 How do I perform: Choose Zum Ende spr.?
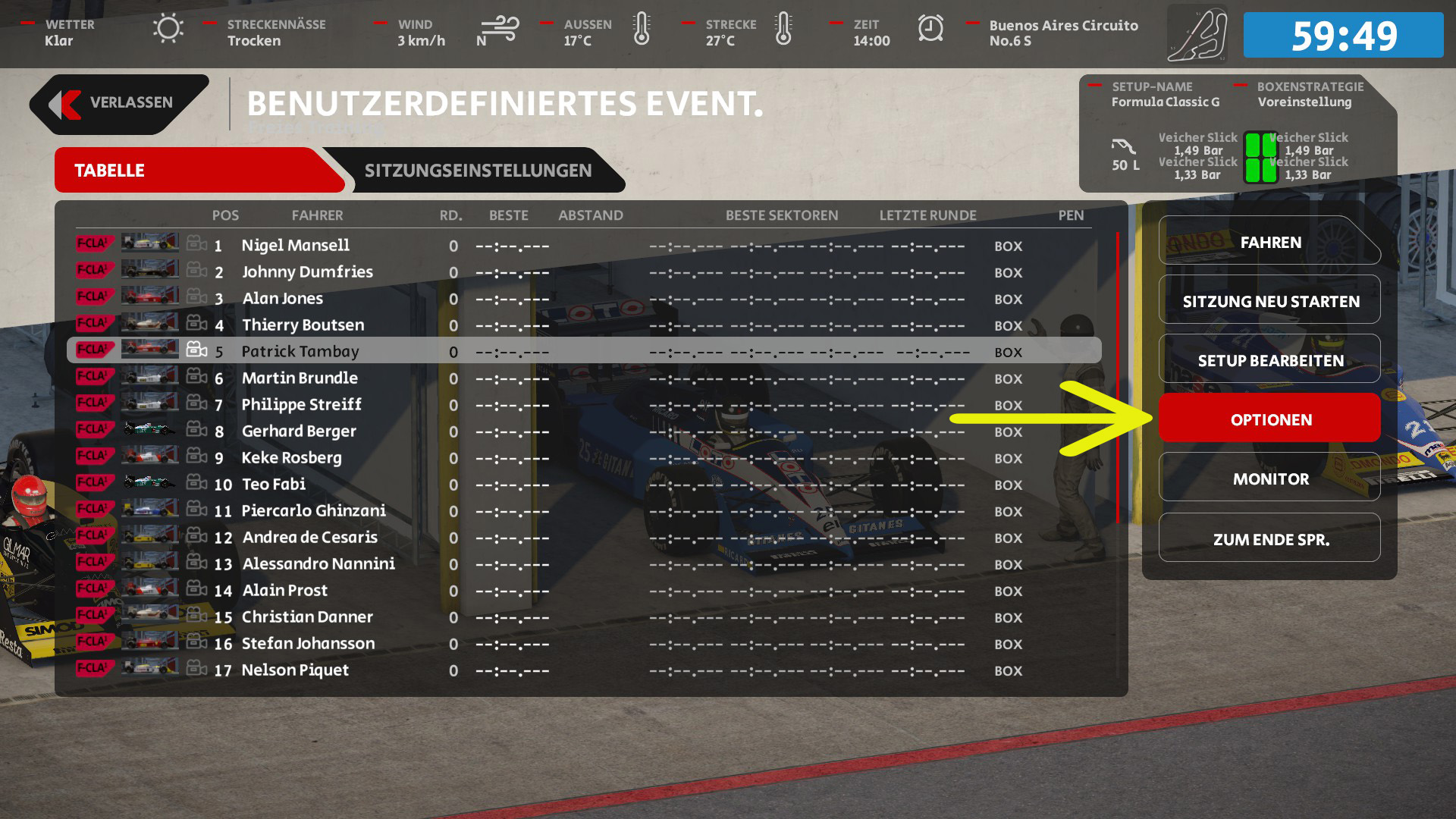click(1269, 539)
